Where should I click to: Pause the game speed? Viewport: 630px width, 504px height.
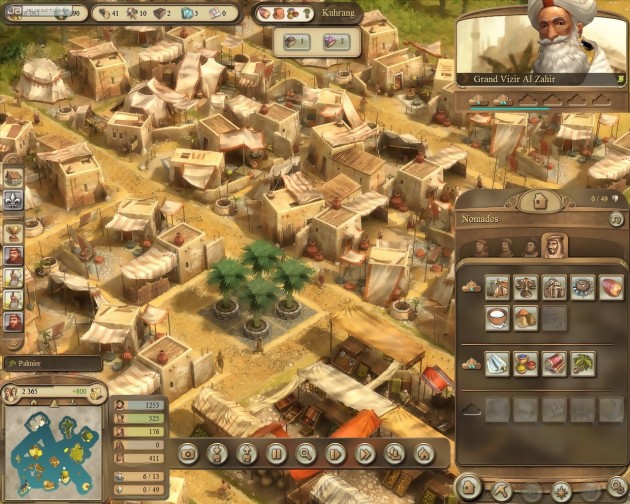coord(277,453)
